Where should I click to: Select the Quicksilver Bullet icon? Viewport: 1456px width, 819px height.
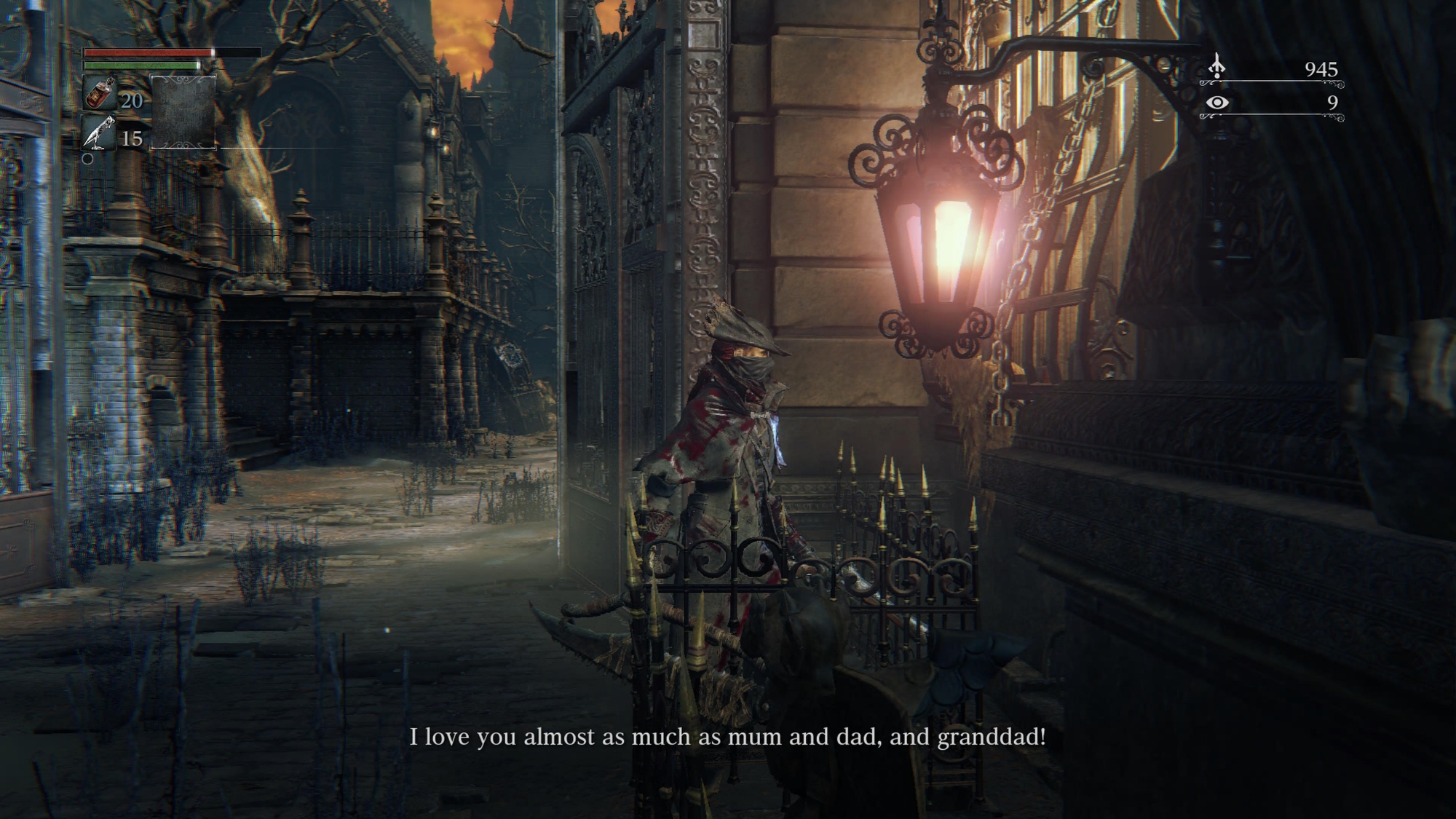coord(99,133)
